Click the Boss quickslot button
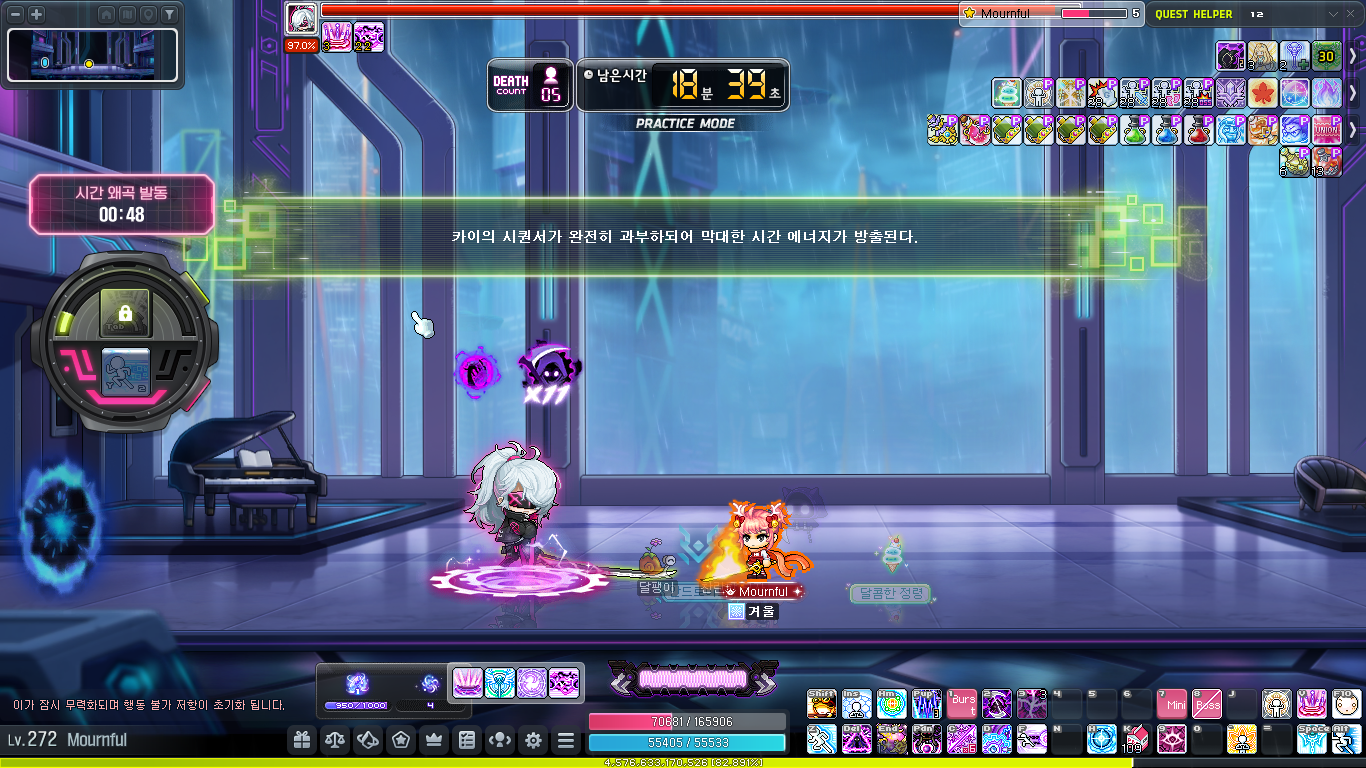This screenshot has width=1366, height=768. click(1207, 704)
